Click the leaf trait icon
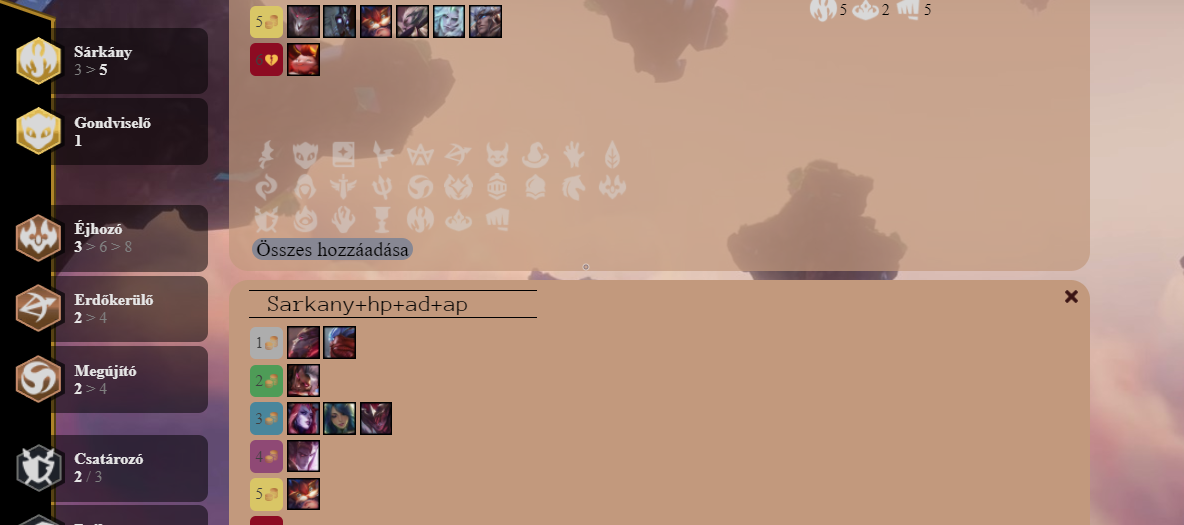The width and height of the screenshot is (1184, 525). [x=611, y=155]
